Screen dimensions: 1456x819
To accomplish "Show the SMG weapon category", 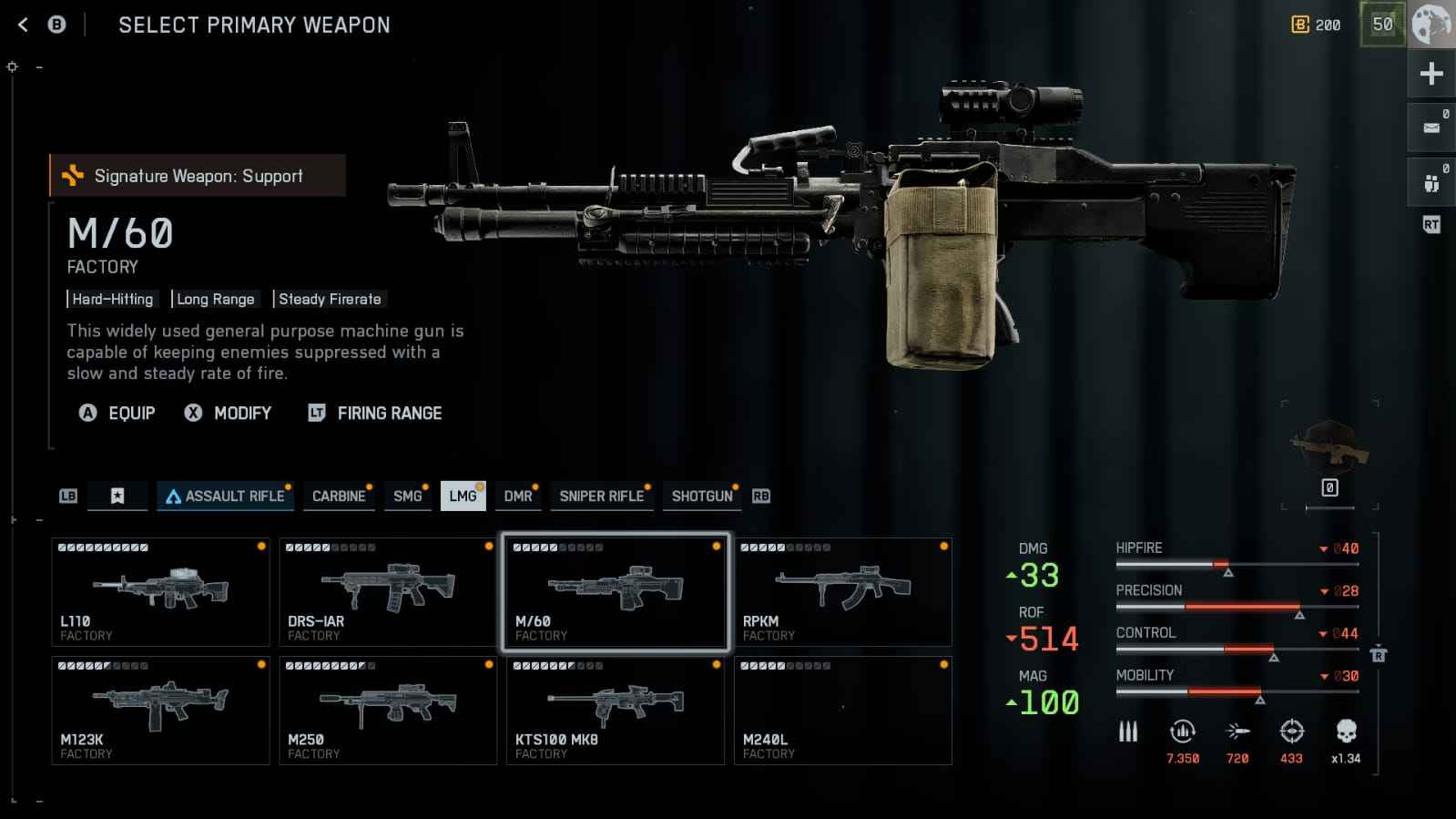I will click(407, 496).
